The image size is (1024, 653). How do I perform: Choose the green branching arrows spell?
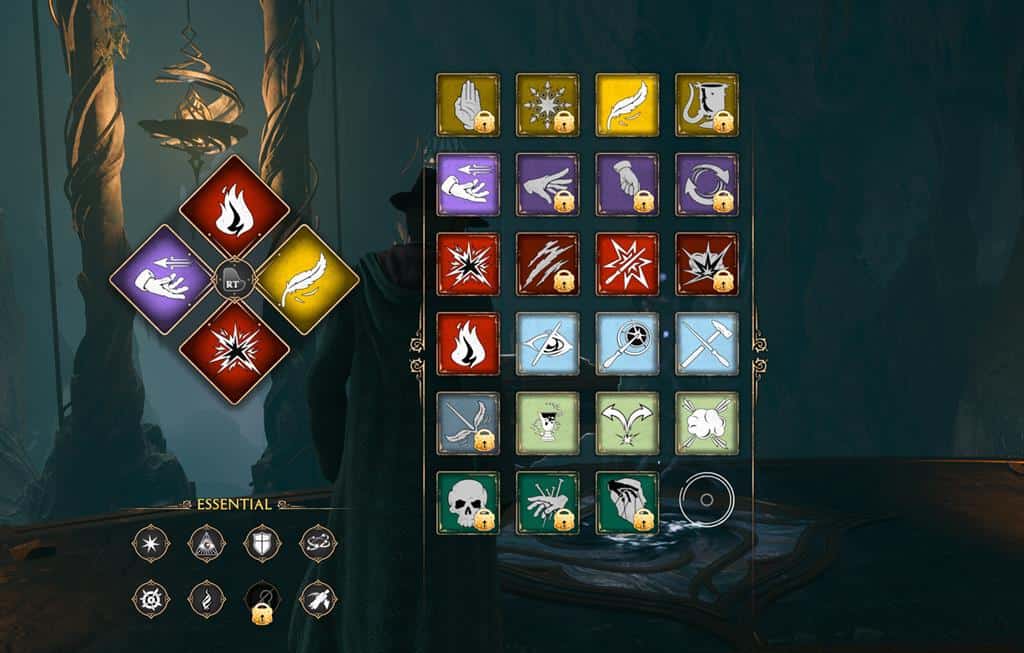click(x=627, y=423)
